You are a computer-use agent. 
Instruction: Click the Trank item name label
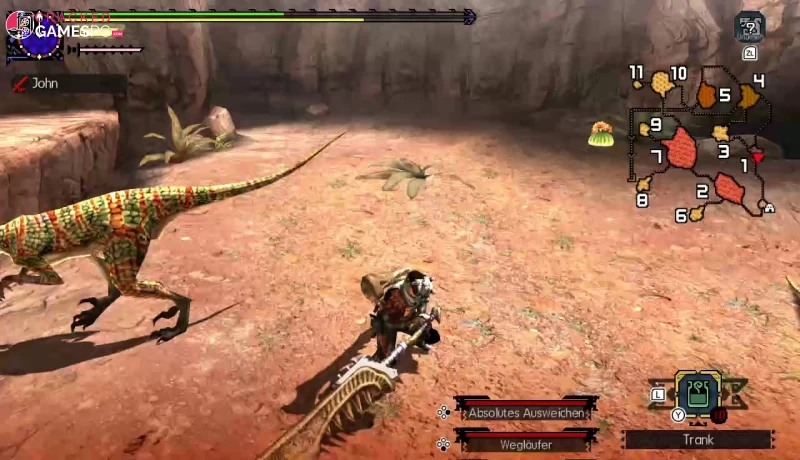[698, 439]
